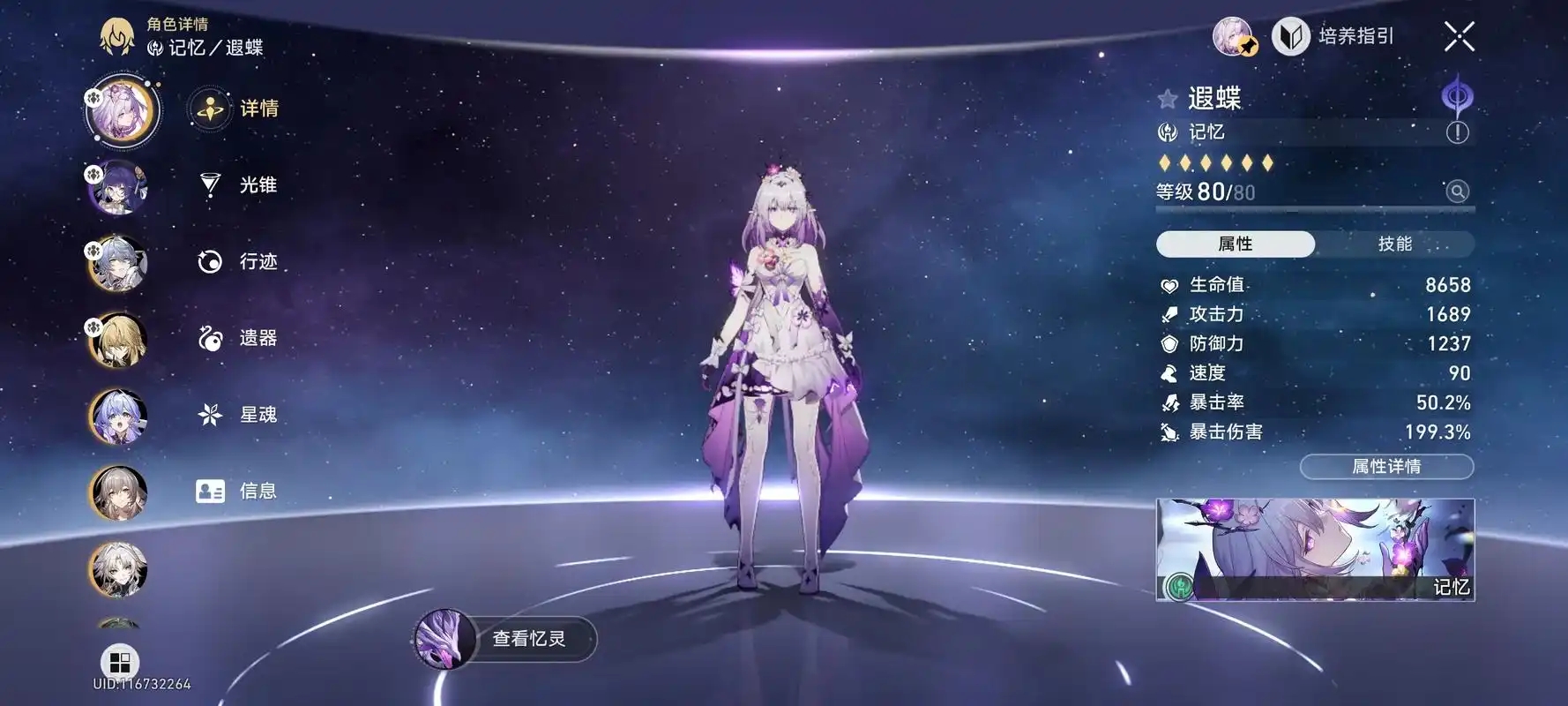Toggle the pinned character portrait at top right
The image size is (1568, 706).
pyautogui.click(x=1232, y=37)
